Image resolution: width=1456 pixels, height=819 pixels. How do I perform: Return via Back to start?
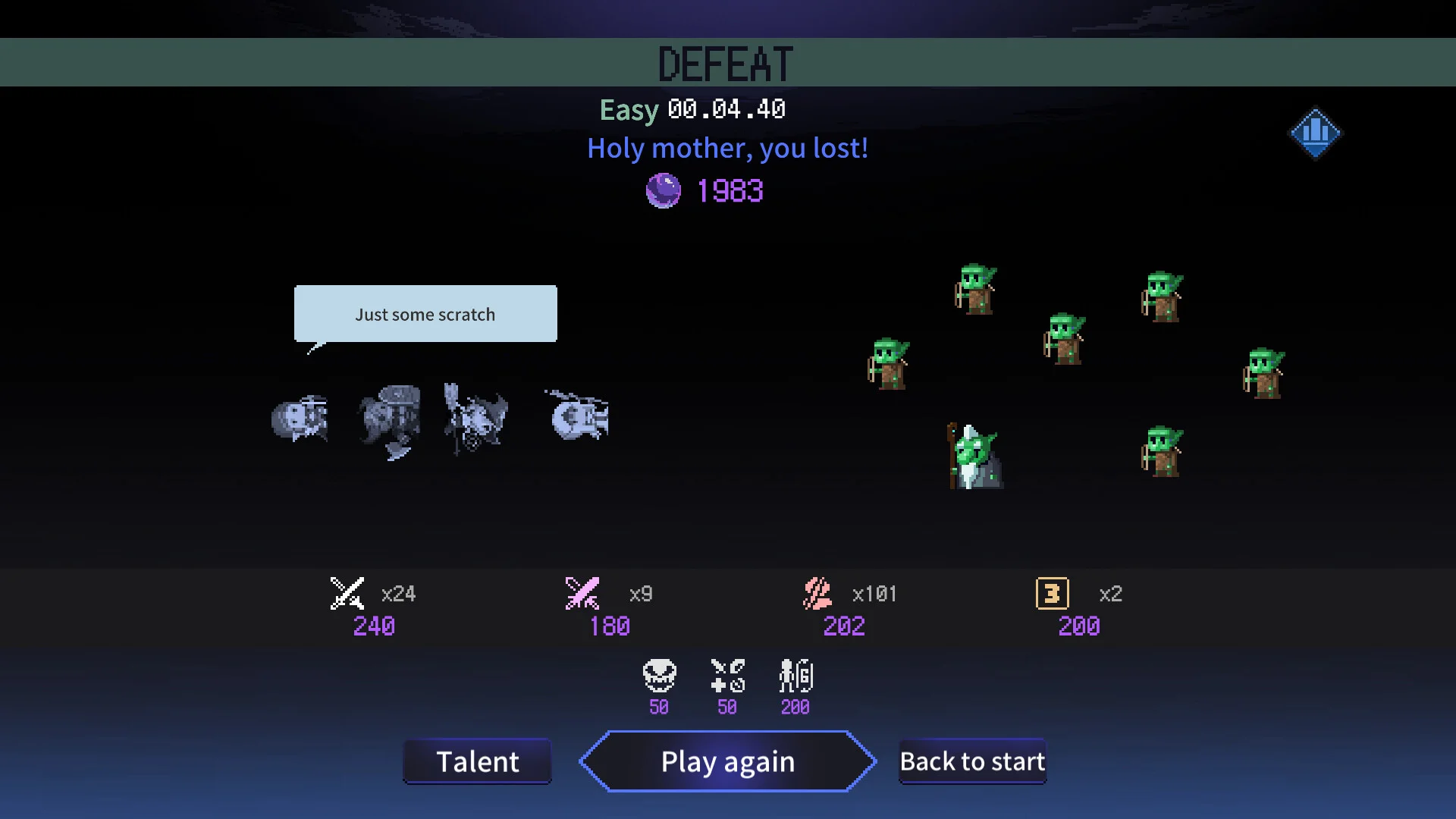coord(972,761)
